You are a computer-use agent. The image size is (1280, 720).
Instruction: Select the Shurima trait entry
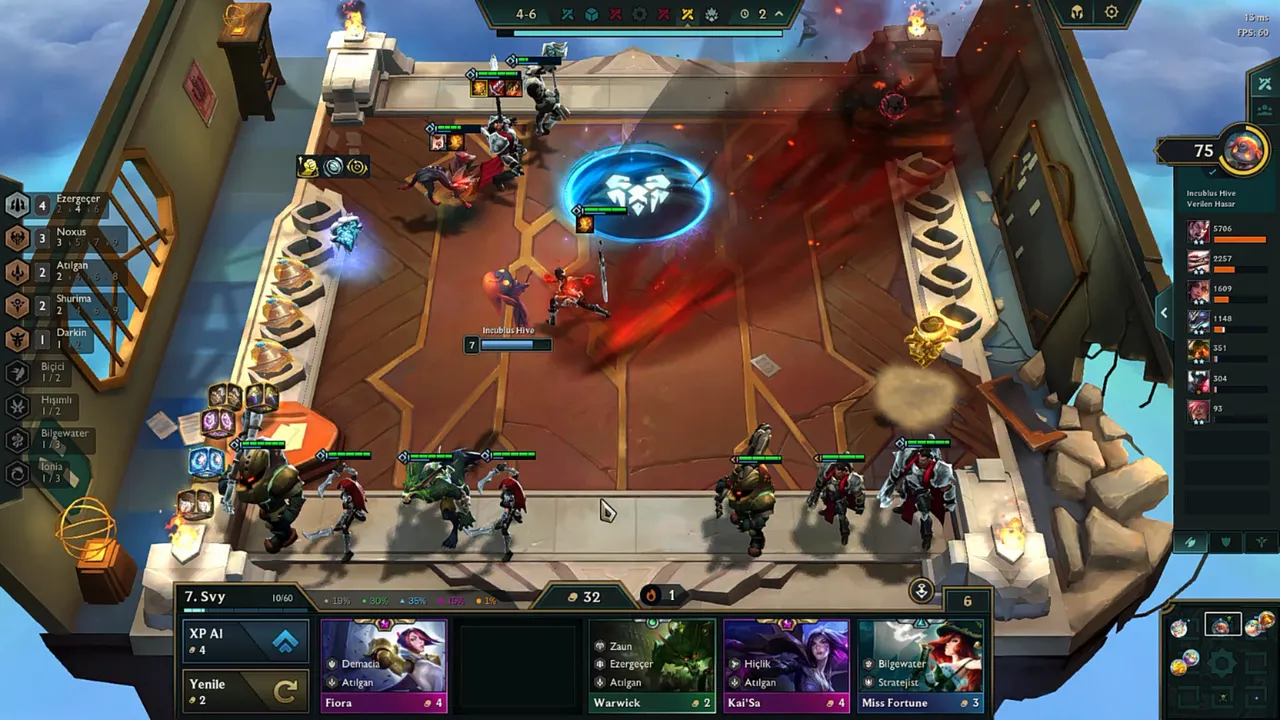click(x=60, y=304)
